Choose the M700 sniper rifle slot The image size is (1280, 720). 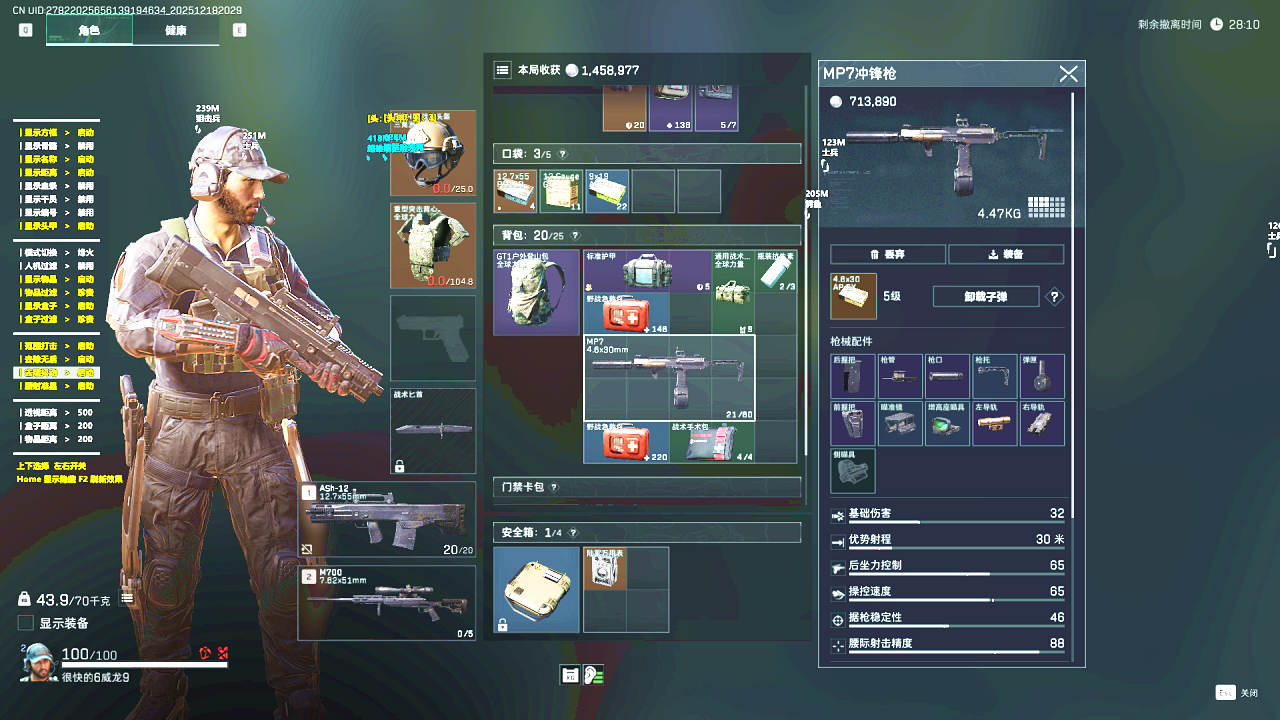click(x=387, y=602)
